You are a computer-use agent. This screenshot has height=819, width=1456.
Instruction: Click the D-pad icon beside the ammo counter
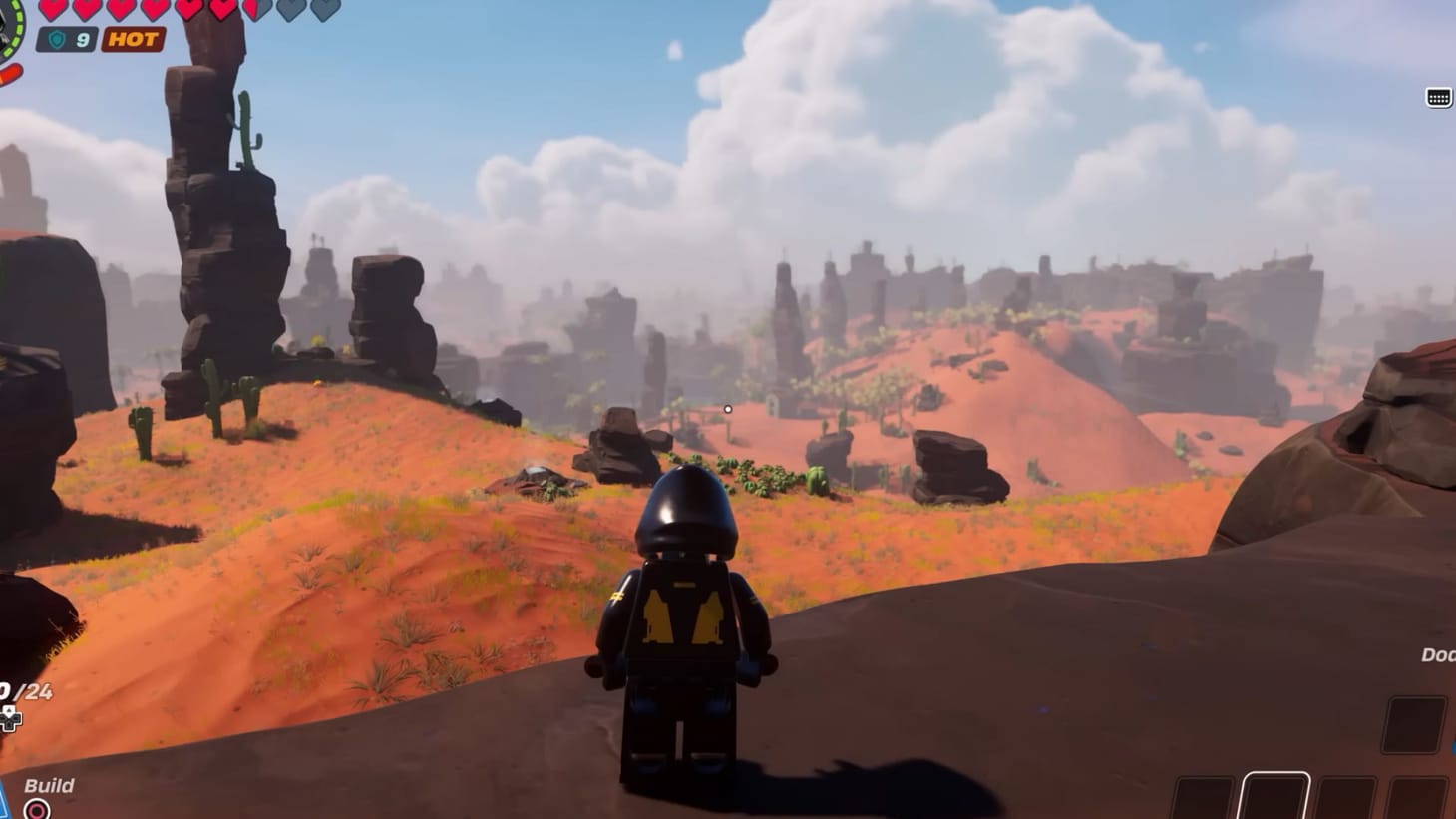pos(9,716)
